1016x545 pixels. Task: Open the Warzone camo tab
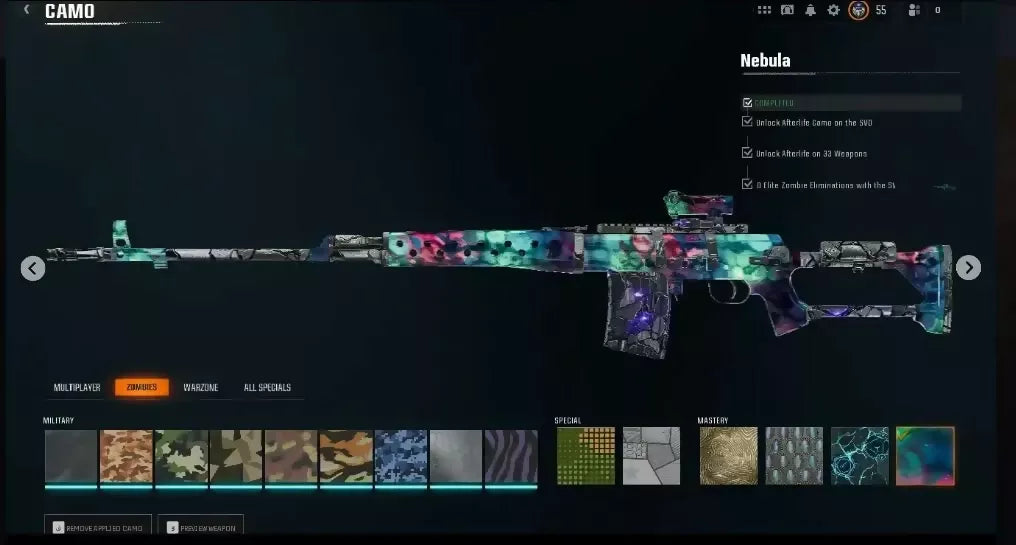[200, 387]
